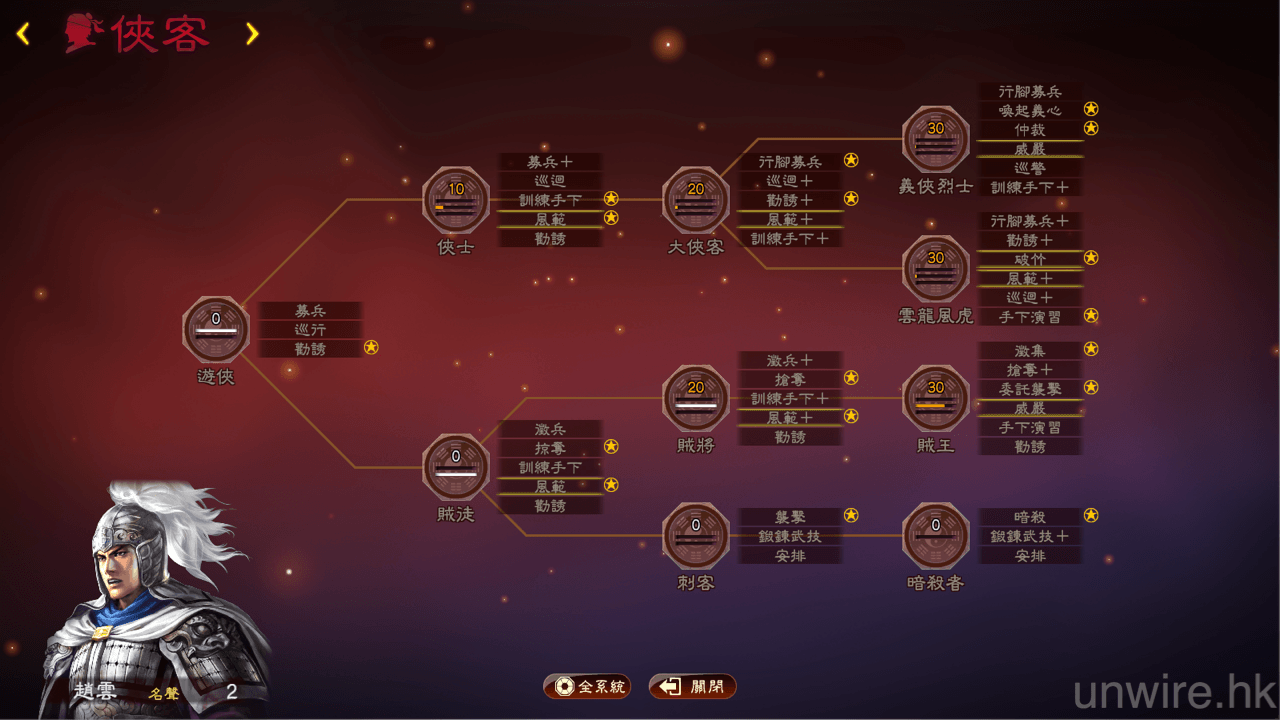This screenshot has width=1280, height=720.
Task: Go to previous category with left arrow
Action: coord(23,34)
